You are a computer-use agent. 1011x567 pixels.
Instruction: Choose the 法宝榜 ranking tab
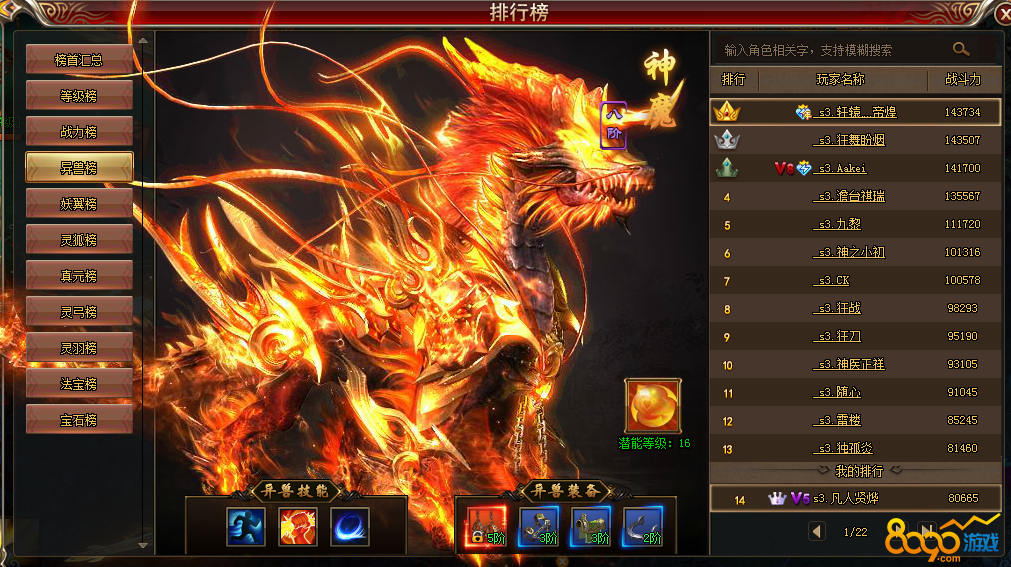[79, 384]
